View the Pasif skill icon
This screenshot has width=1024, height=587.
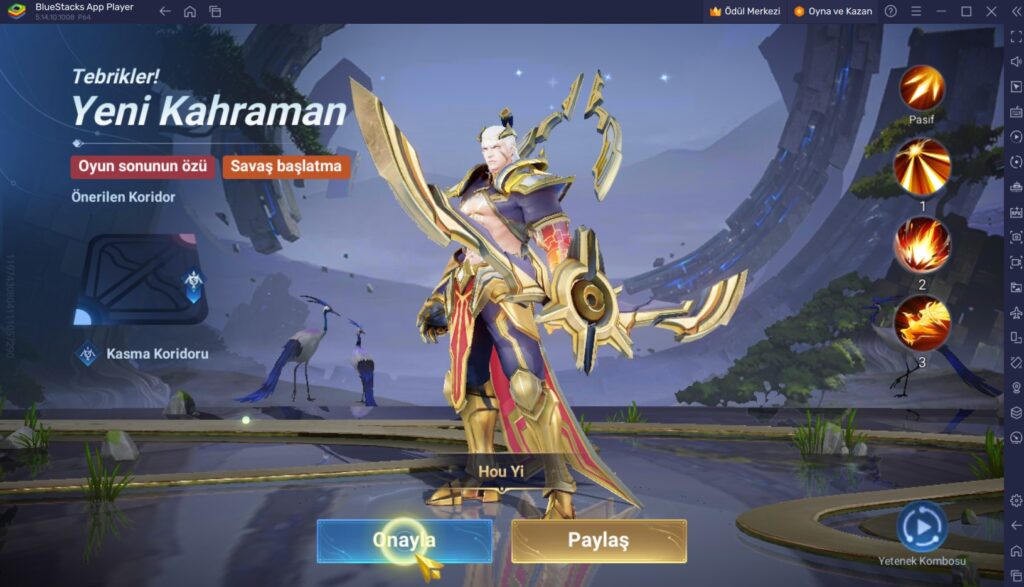tap(921, 88)
